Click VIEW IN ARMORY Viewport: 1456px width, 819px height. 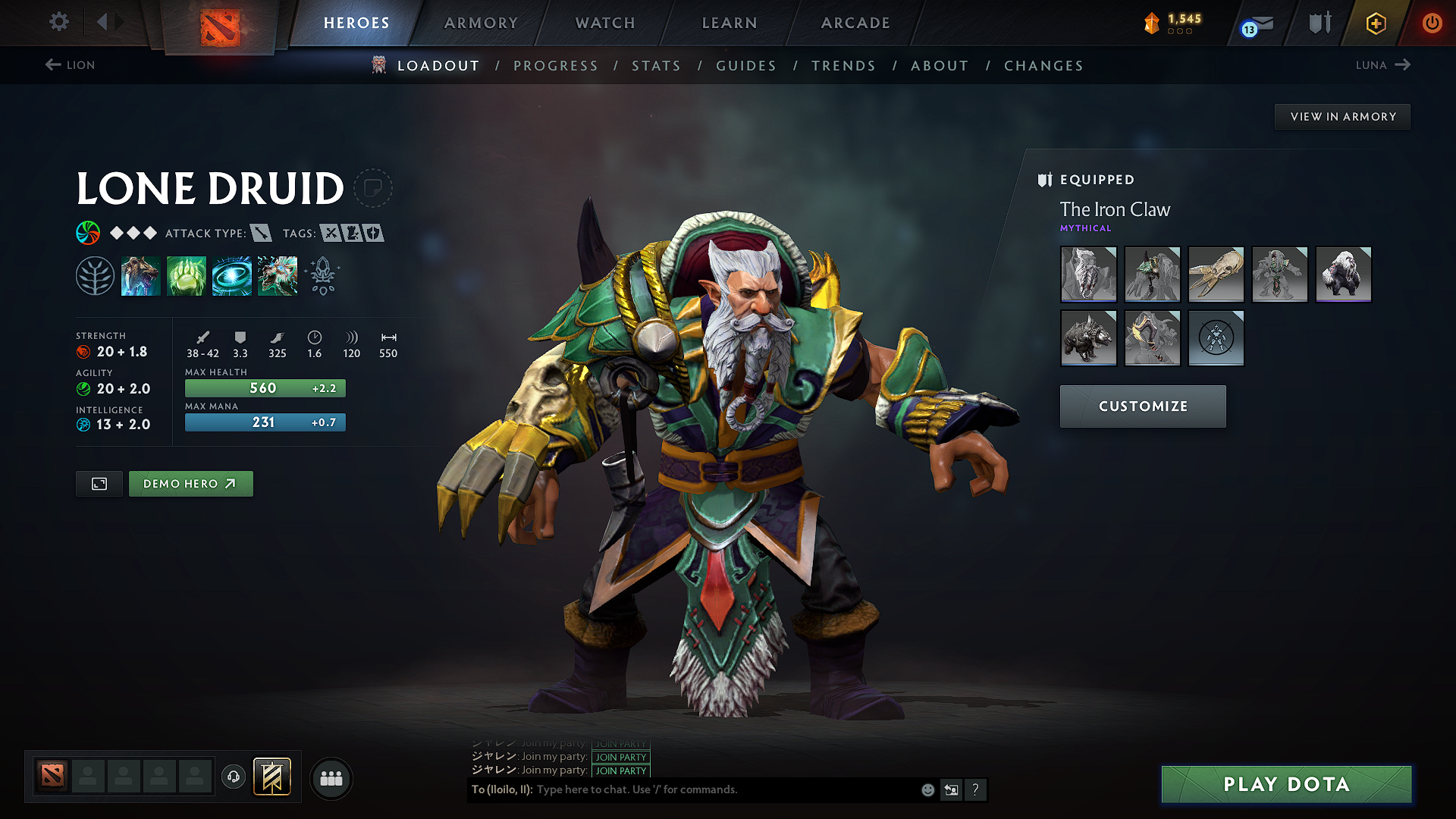[x=1342, y=116]
